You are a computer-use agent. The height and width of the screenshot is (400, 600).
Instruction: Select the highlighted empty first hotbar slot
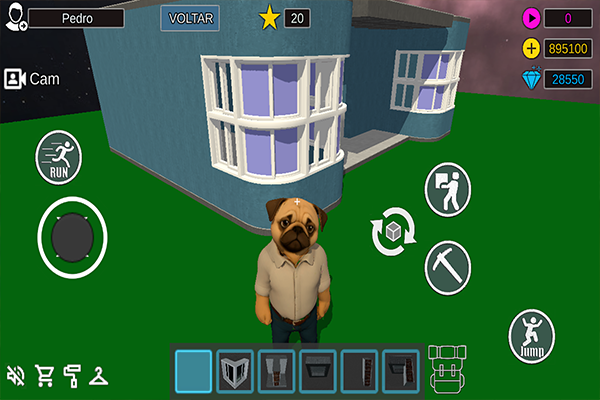coord(193,371)
